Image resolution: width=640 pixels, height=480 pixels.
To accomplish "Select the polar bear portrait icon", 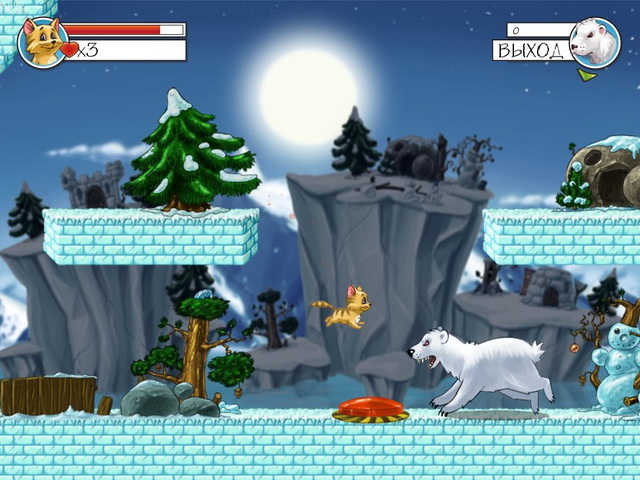I will pos(594,42).
